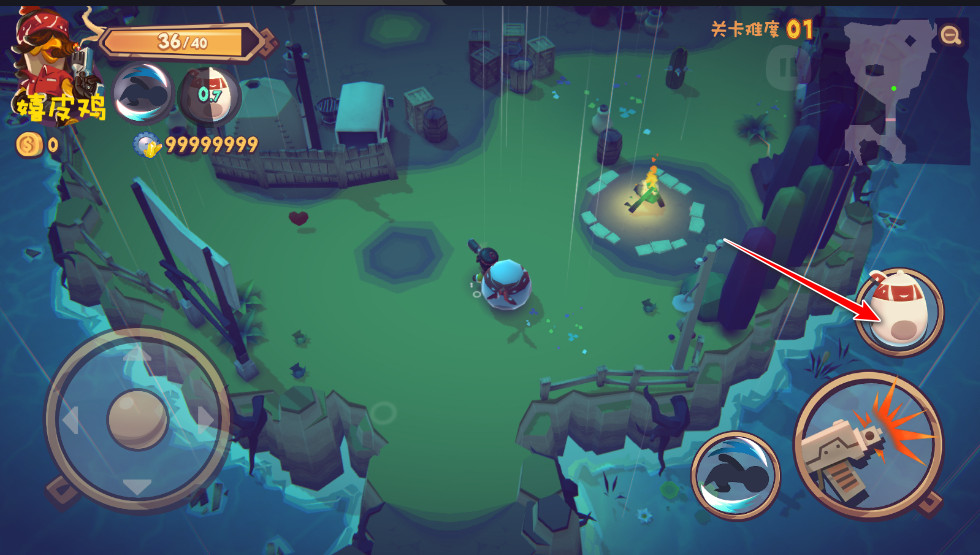The height and width of the screenshot is (555, 980).
Task: Use the egg bomb skill button
Action: point(898,310)
